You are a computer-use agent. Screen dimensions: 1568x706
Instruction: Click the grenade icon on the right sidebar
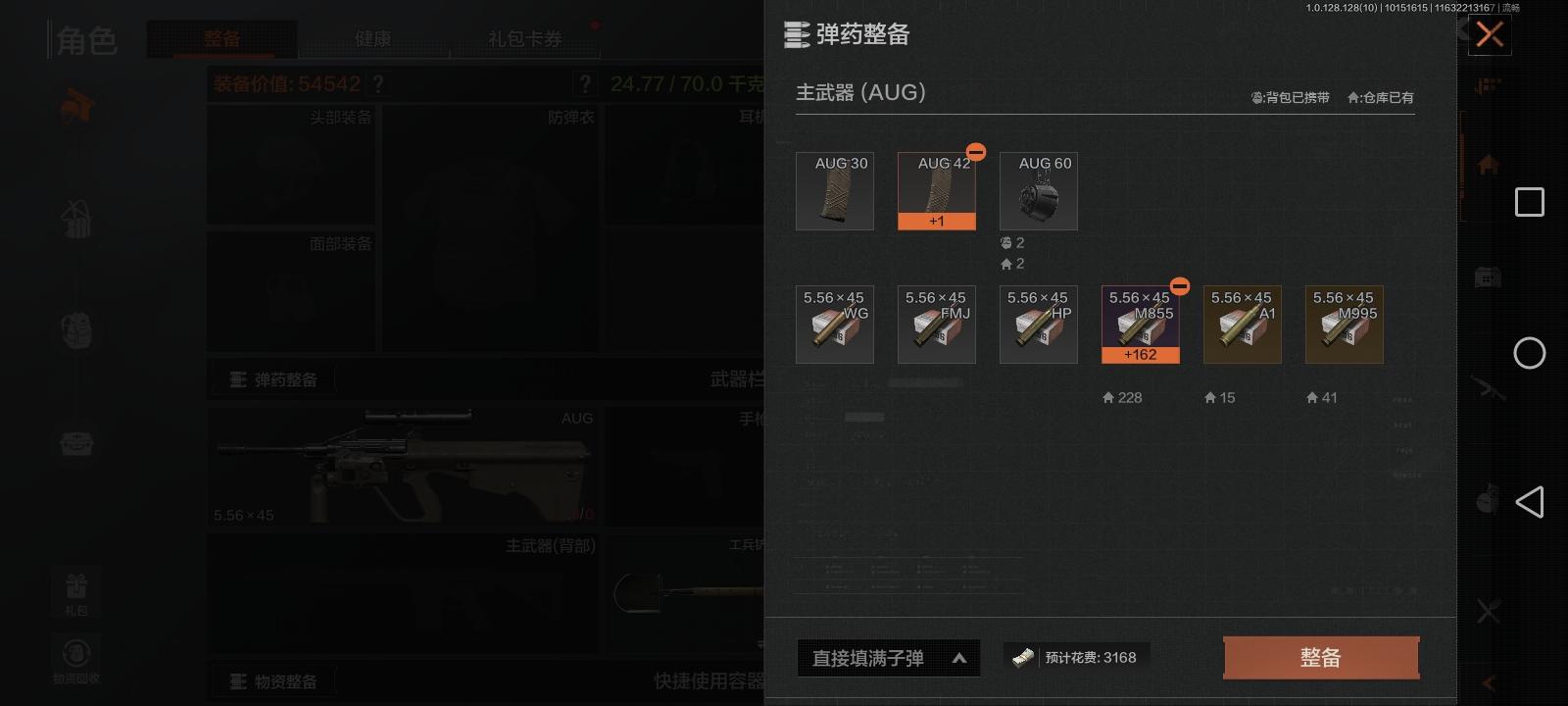(x=1486, y=502)
